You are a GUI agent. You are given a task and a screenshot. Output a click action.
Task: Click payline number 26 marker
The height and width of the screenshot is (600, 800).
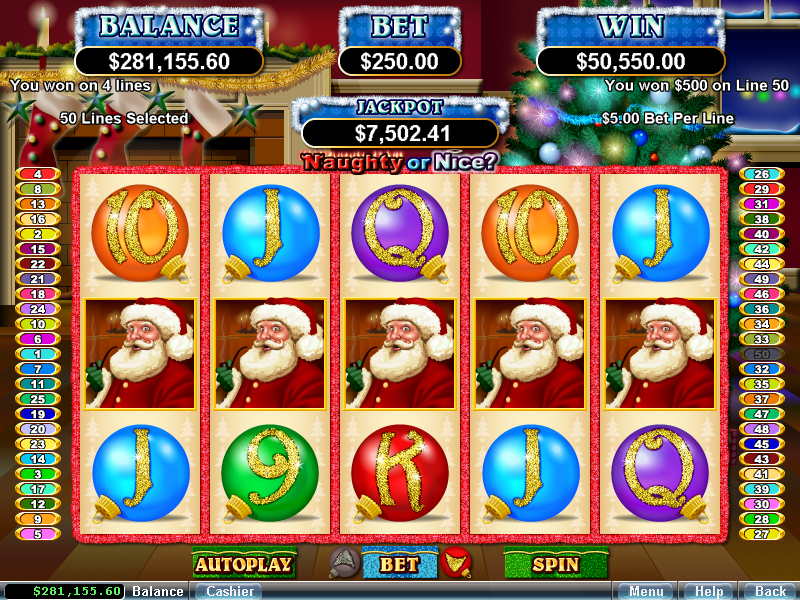tap(761, 174)
